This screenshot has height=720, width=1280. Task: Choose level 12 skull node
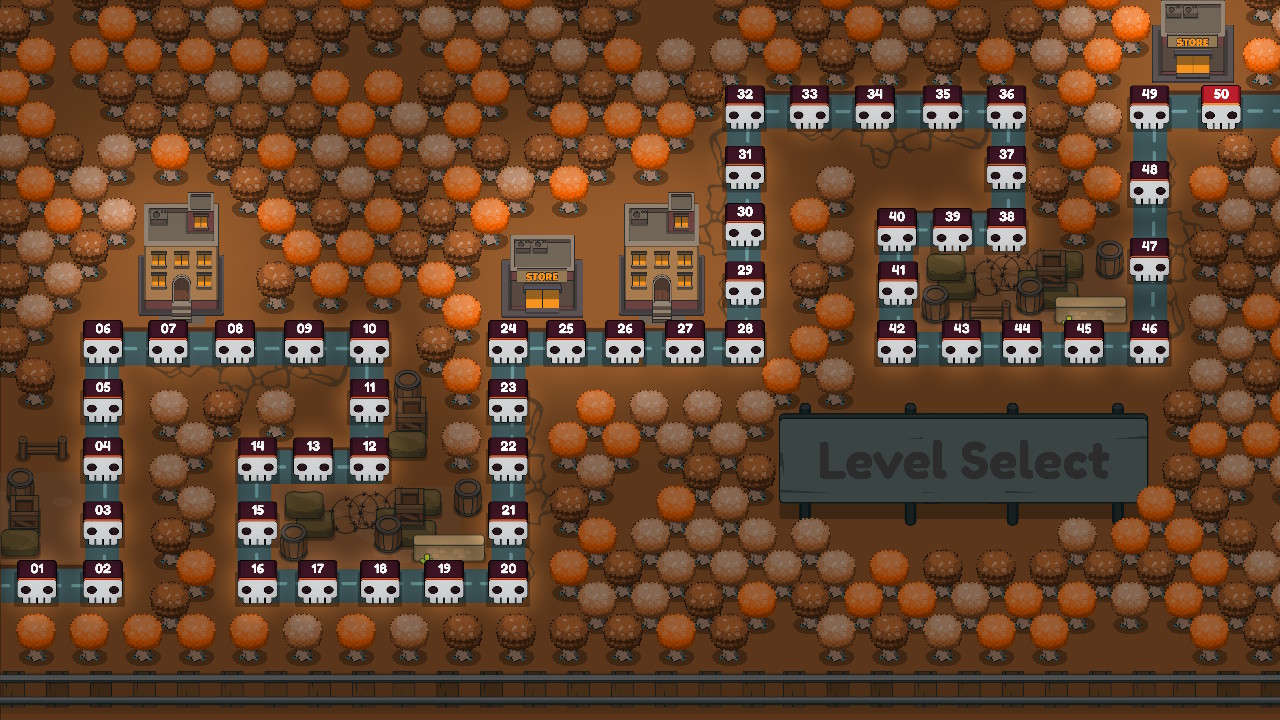[369, 459]
